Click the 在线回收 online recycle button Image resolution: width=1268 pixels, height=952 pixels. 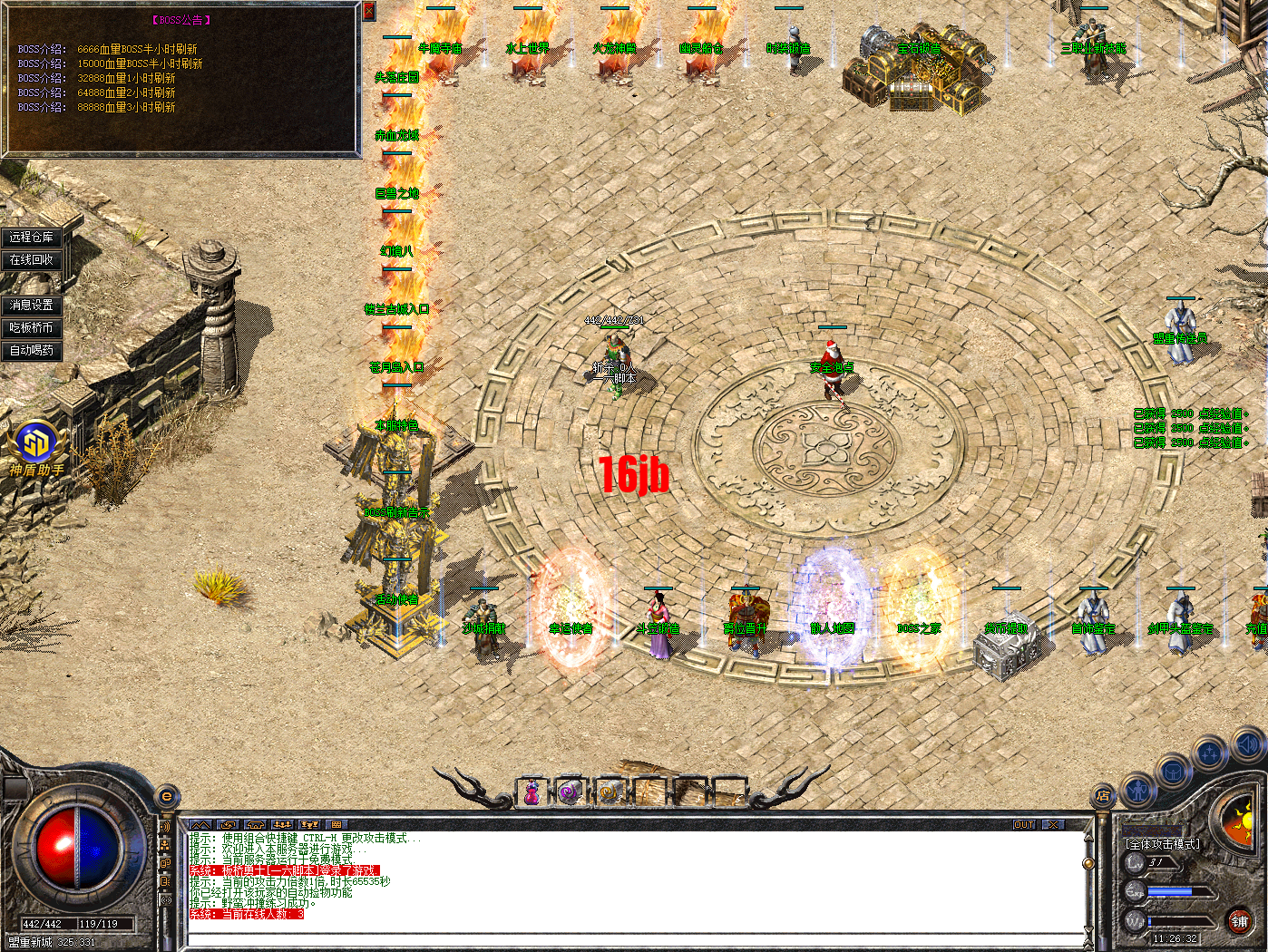(32, 258)
